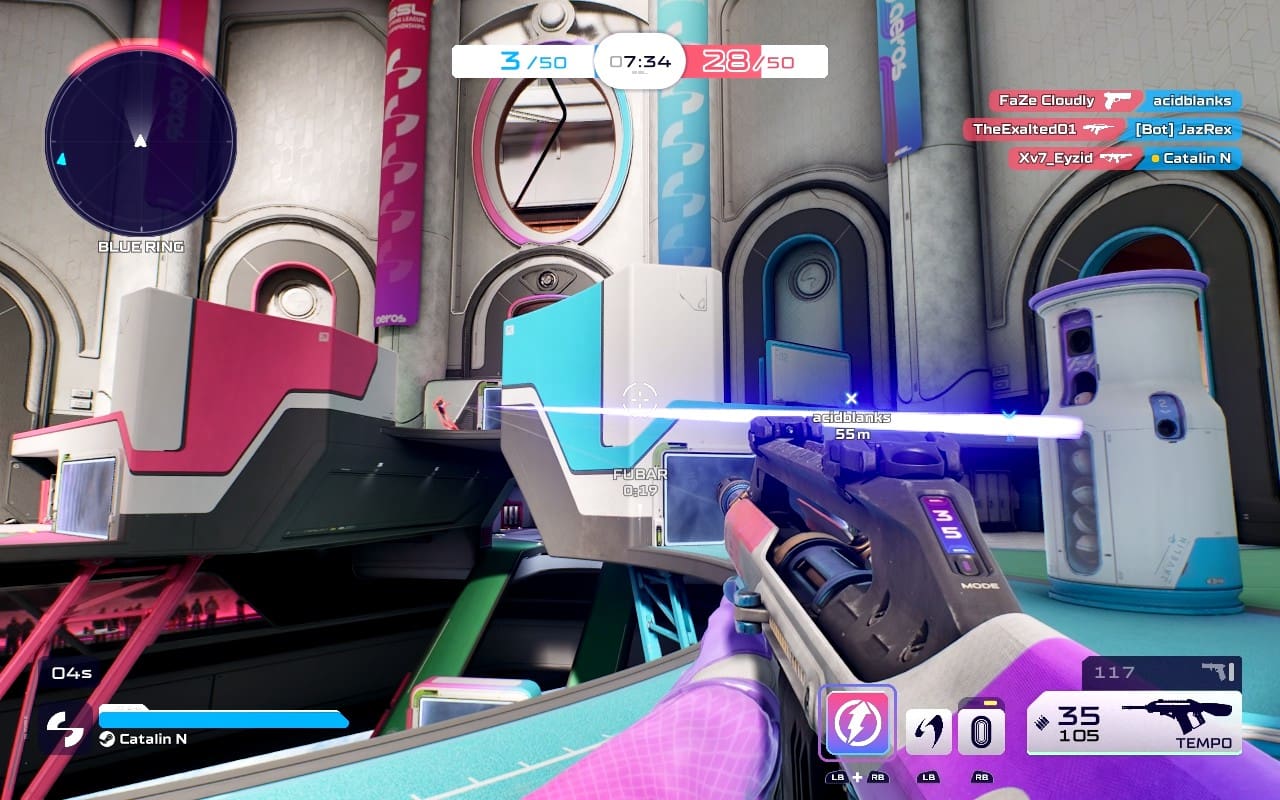This screenshot has height=800, width=1280.
Task: Select the TEMPO primary weapon panel
Action: click(1134, 723)
